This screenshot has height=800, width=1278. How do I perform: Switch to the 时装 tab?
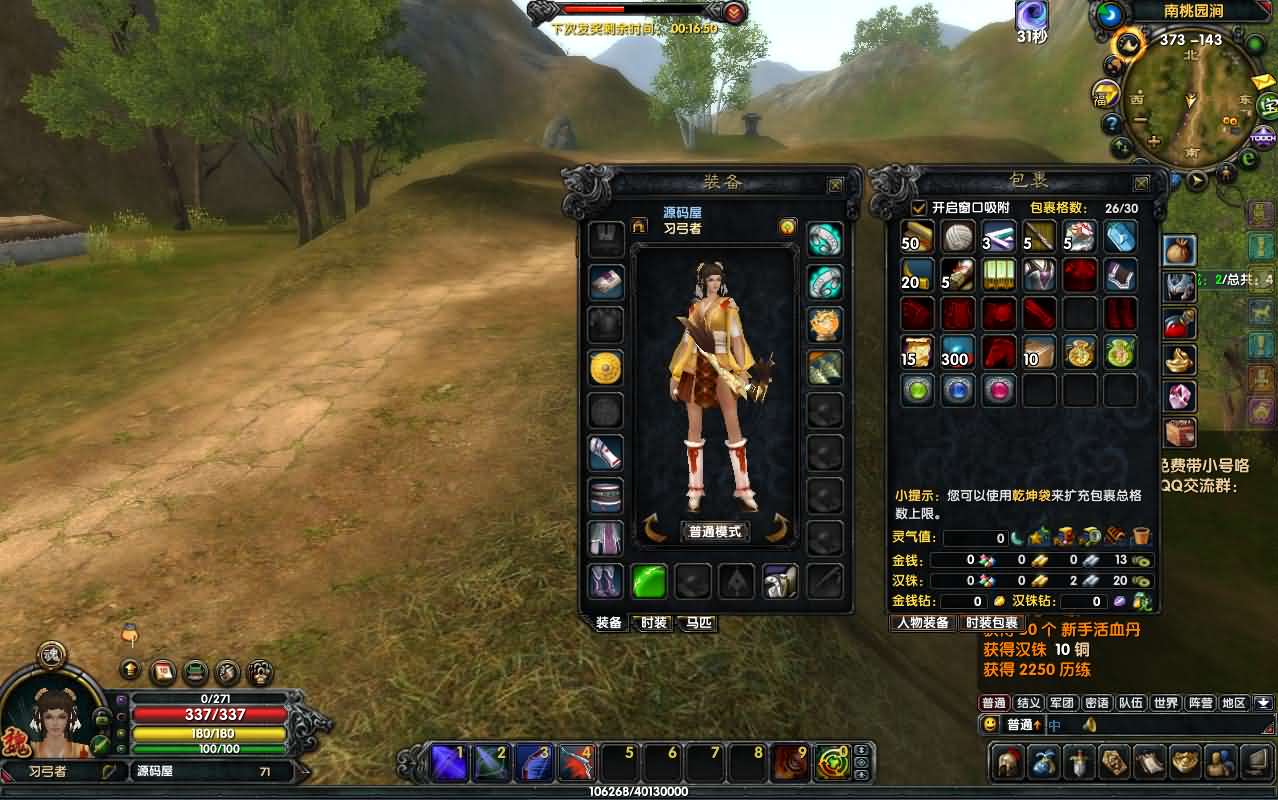653,623
